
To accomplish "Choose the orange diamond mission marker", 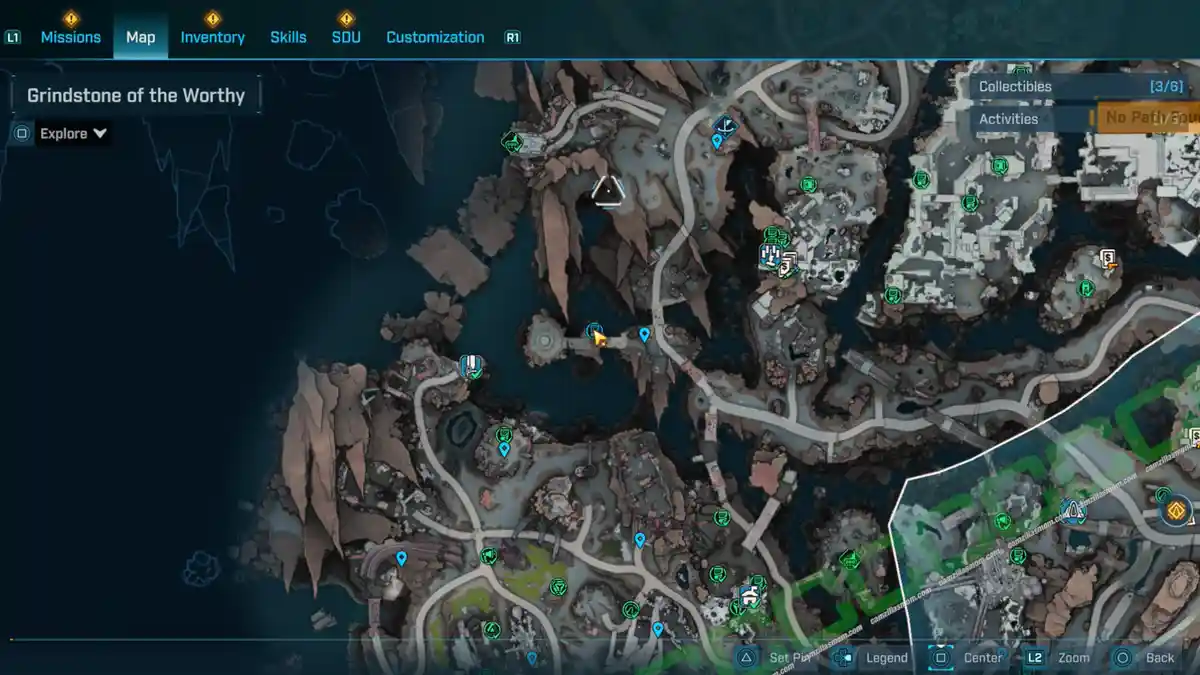I will coord(1177,511).
